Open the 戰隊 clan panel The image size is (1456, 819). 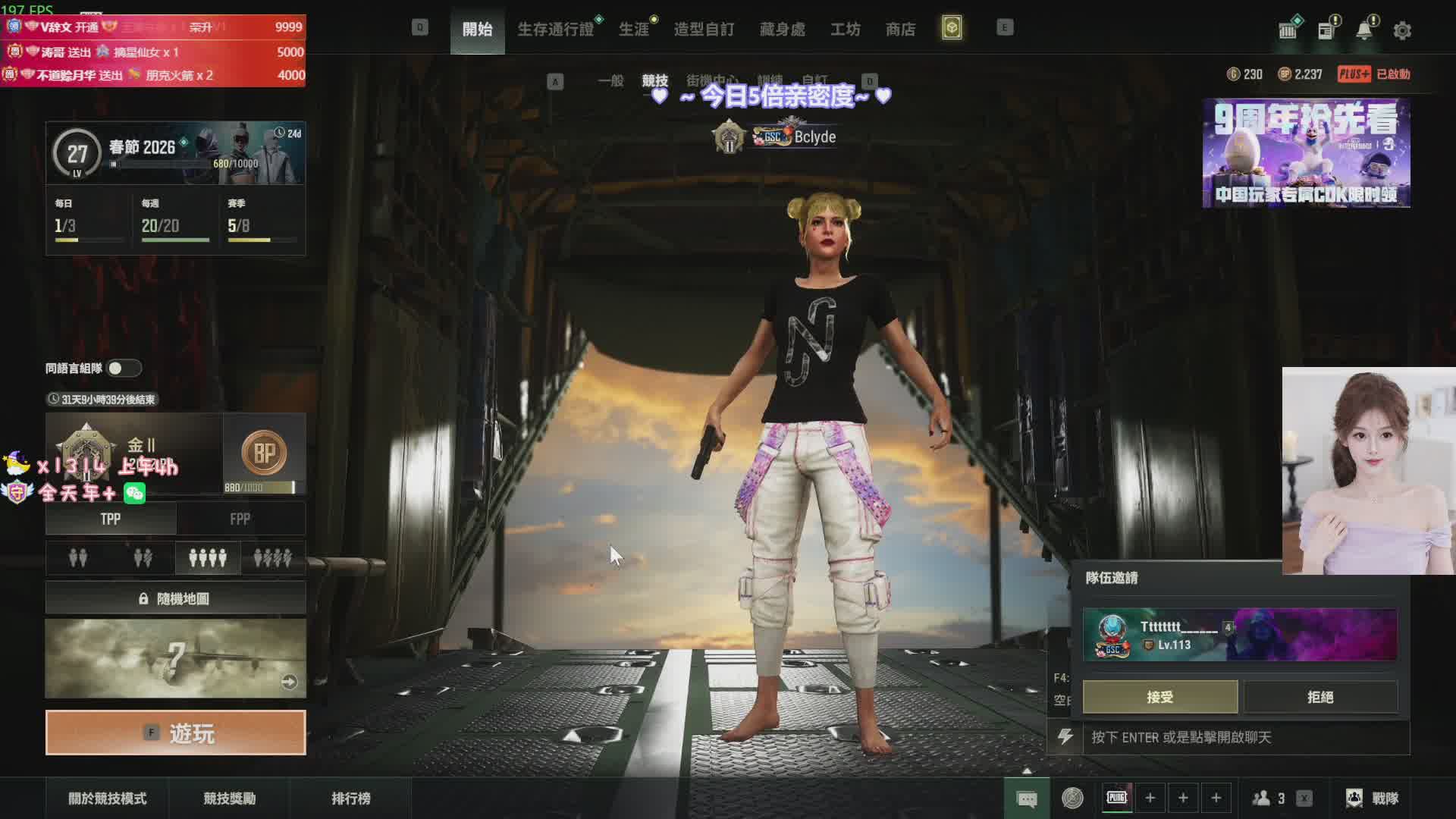[x=1373, y=799]
